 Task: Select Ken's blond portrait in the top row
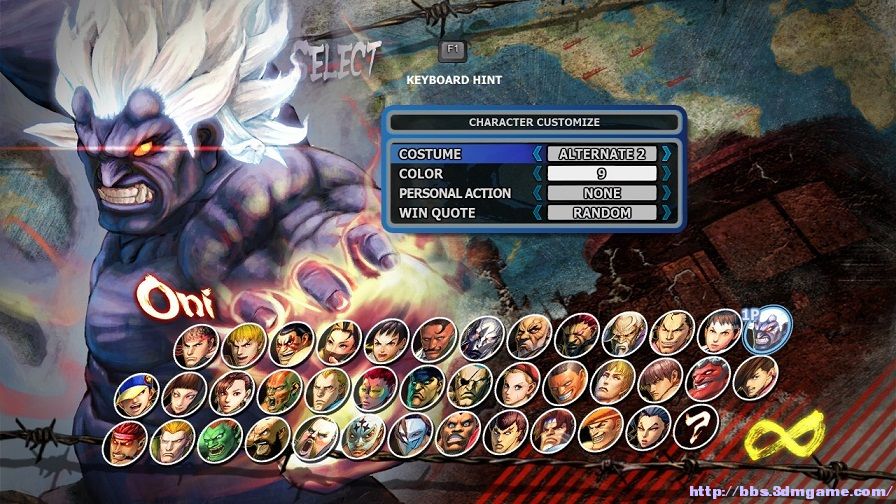243,344
